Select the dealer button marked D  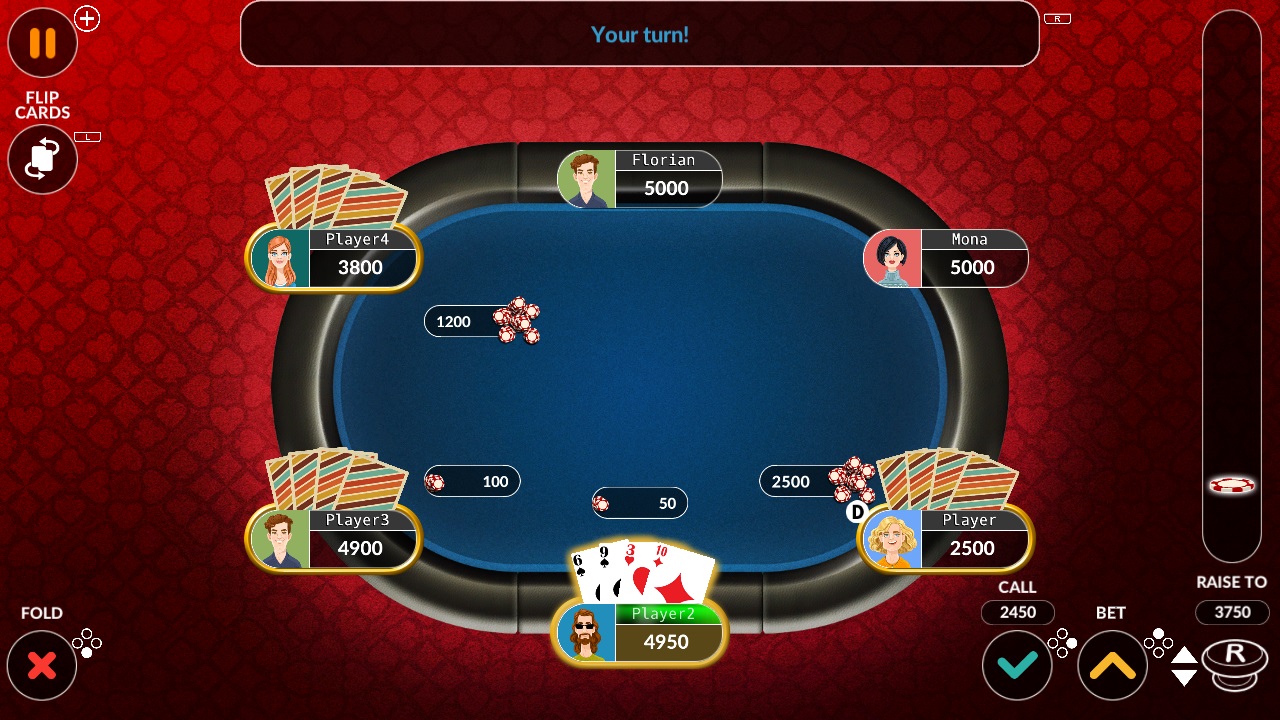pos(855,513)
